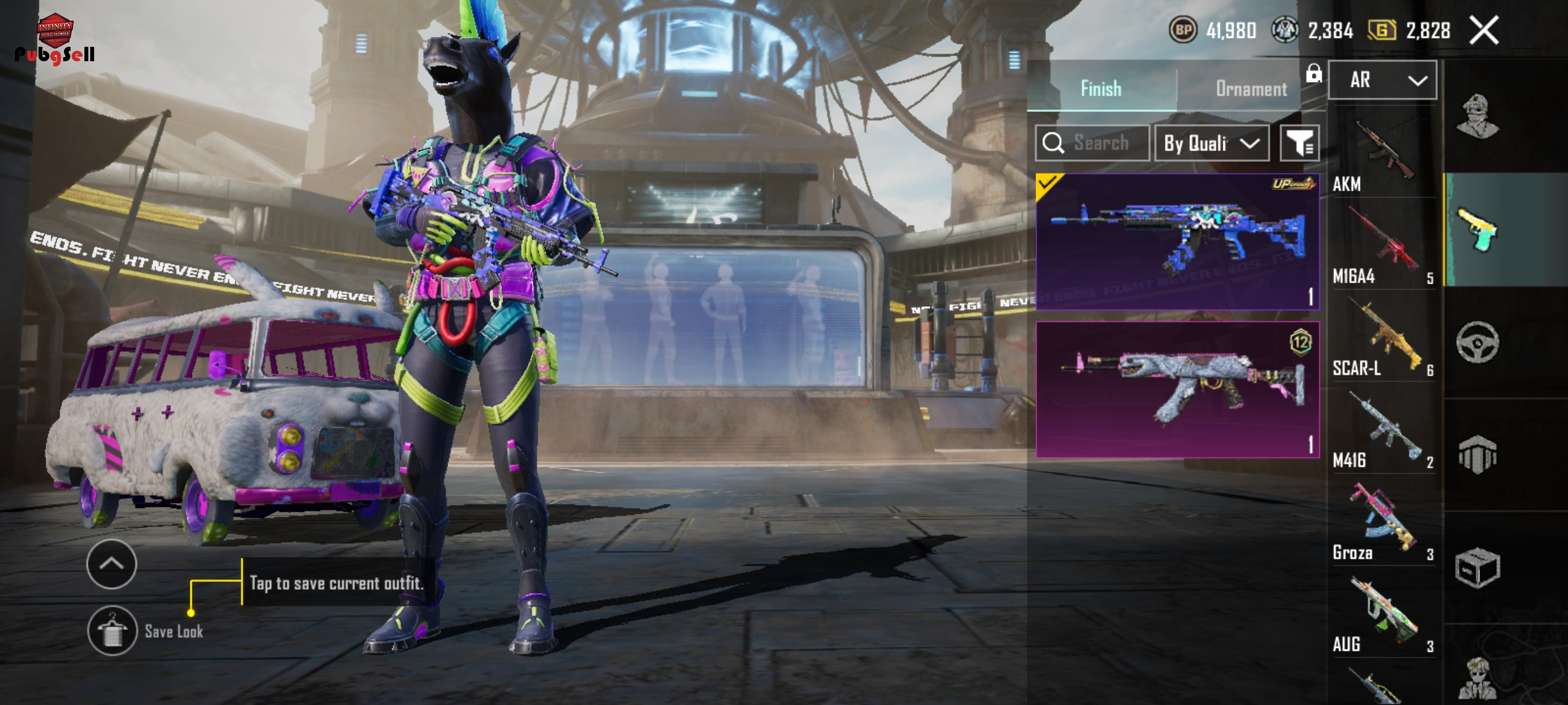Open the Ornament tab
Viewport: 1568px width, 705px height.
pyautogui.click(x=1250, y=89)
